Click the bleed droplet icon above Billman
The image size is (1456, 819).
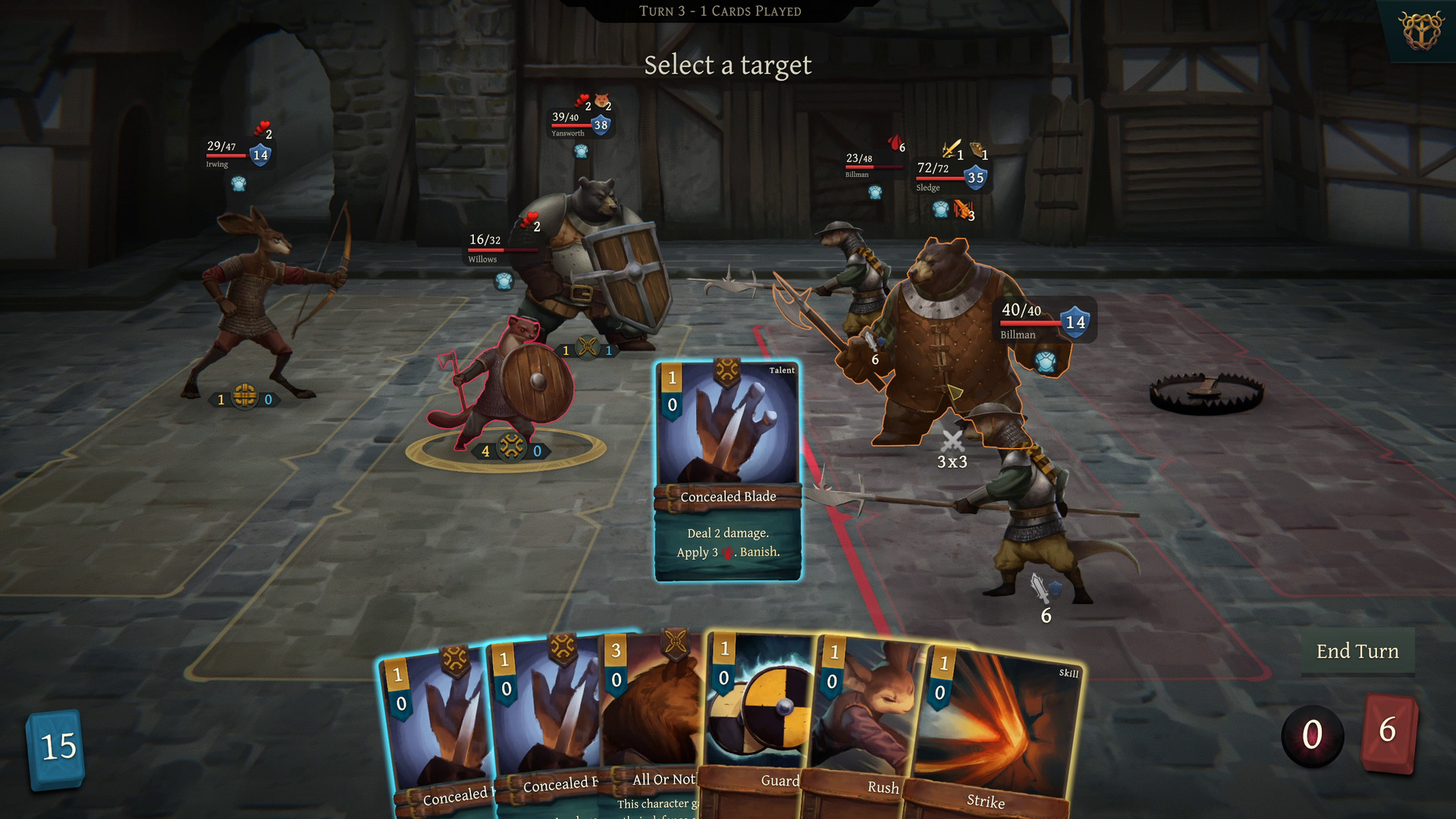(896, 144)
